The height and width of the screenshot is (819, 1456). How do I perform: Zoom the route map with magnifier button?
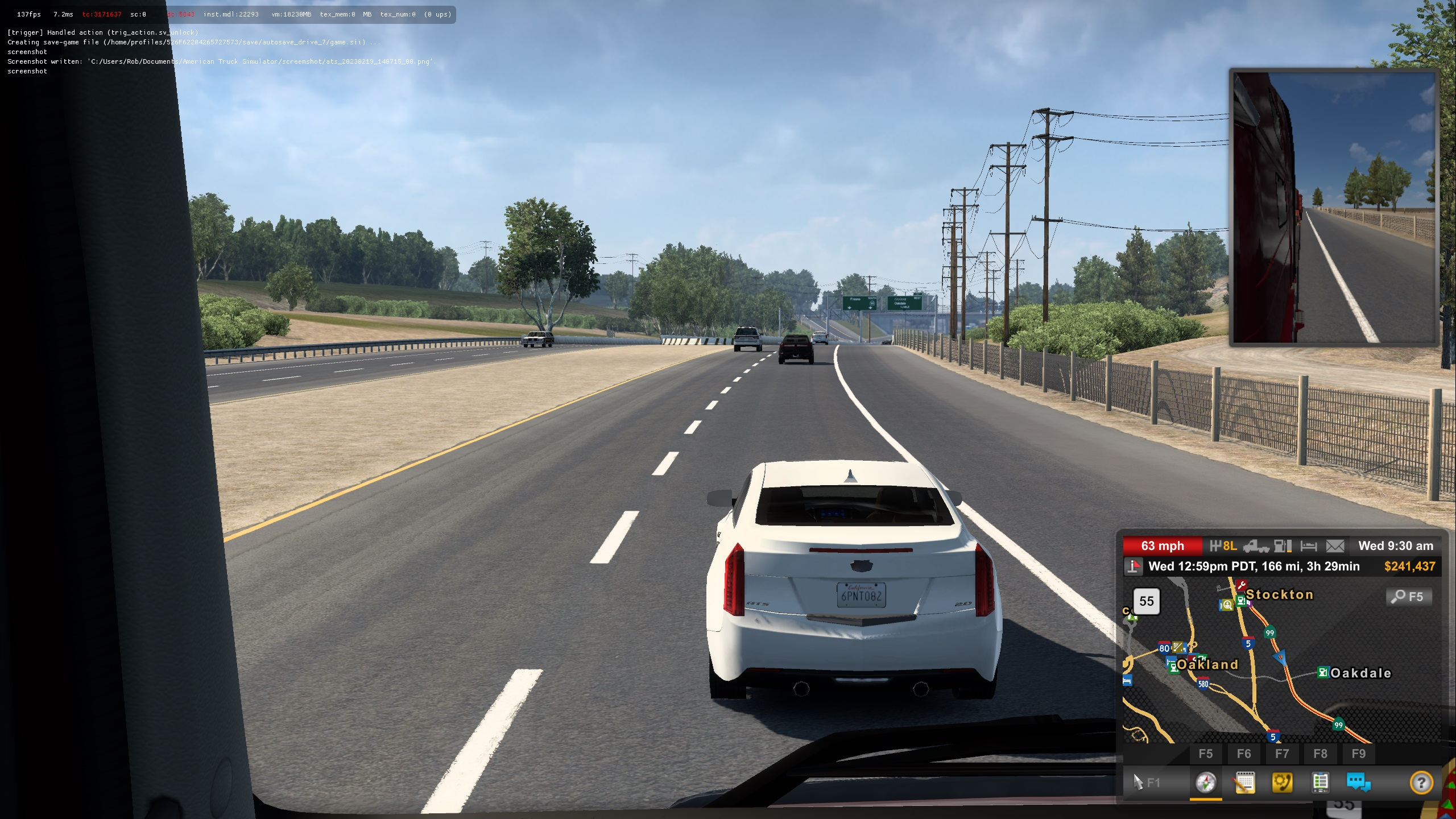(x=1408, y=597)
